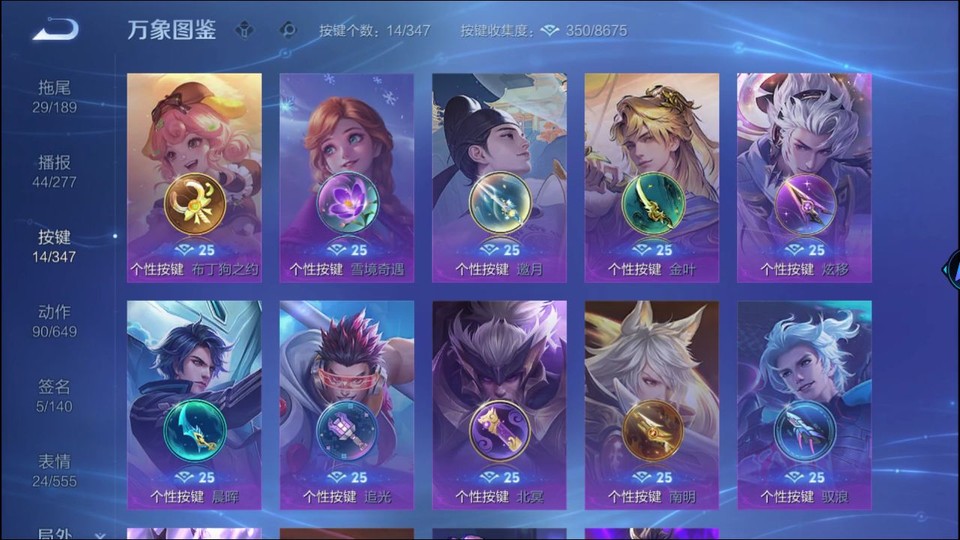Viewport: 960px width, 540px height.
Task: Open the 晨晖 button skin card
Action: click(194, 405)
